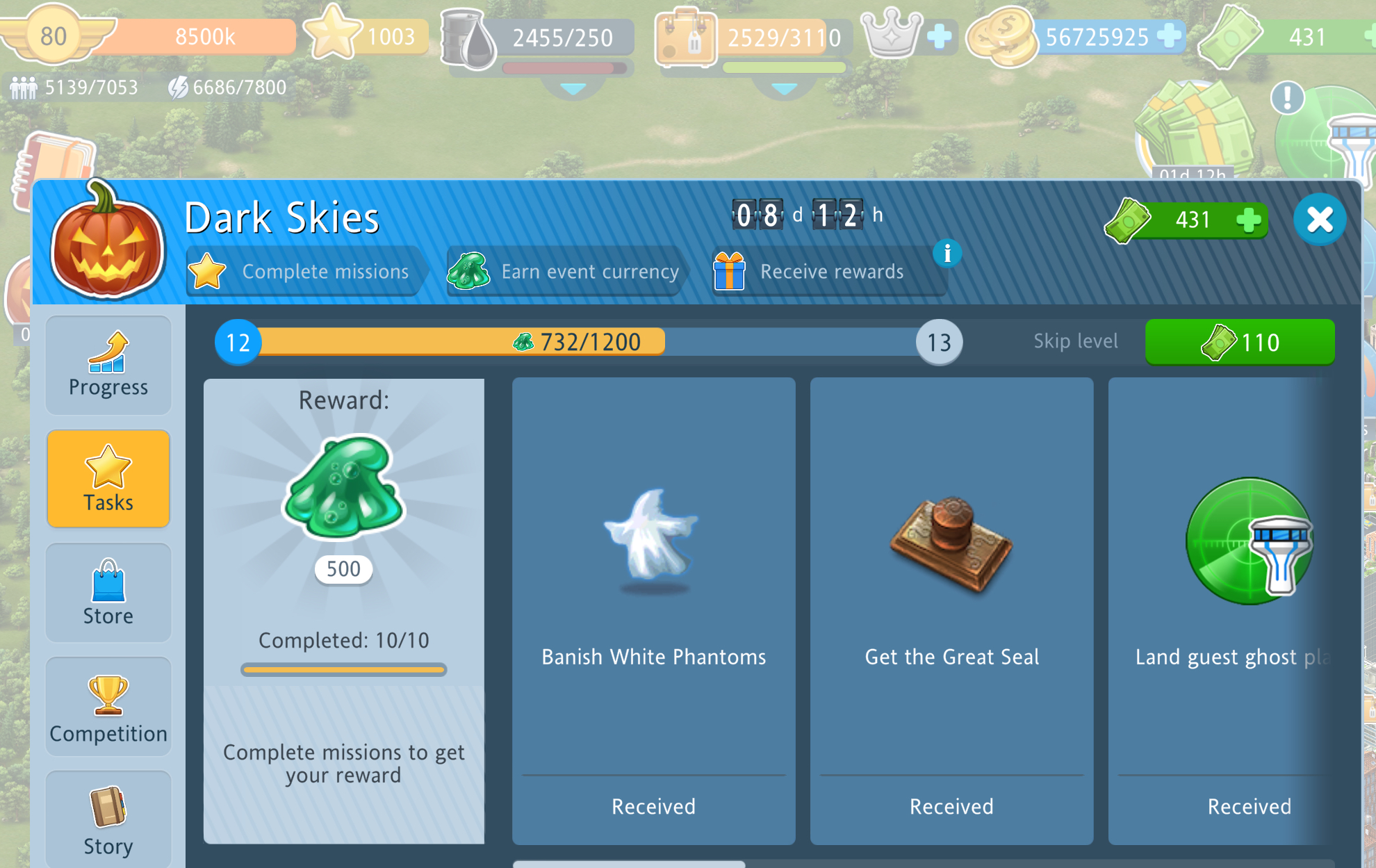Open the level 80 pilot badge

tap(54, 36)
